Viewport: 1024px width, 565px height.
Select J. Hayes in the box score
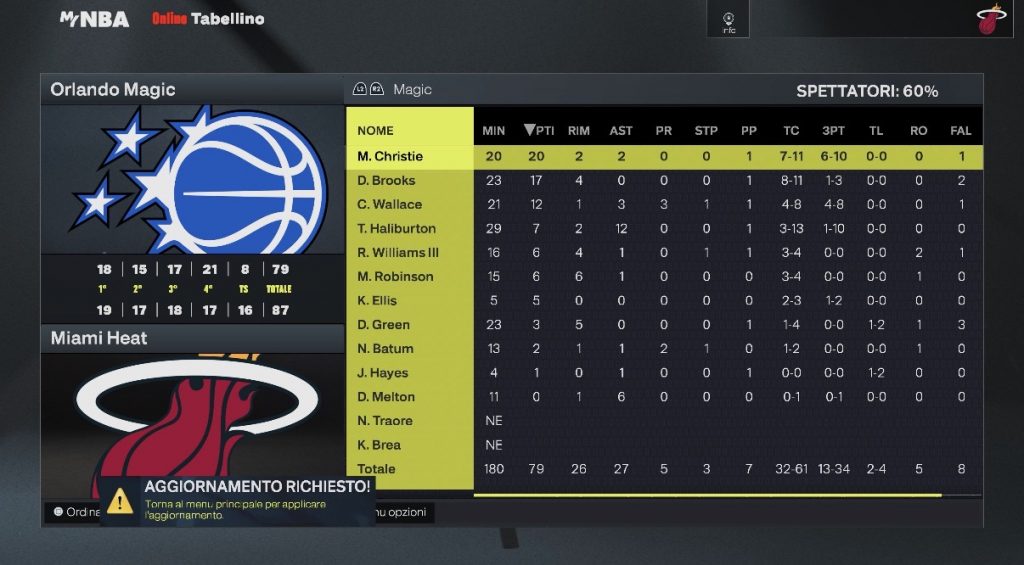383,373
